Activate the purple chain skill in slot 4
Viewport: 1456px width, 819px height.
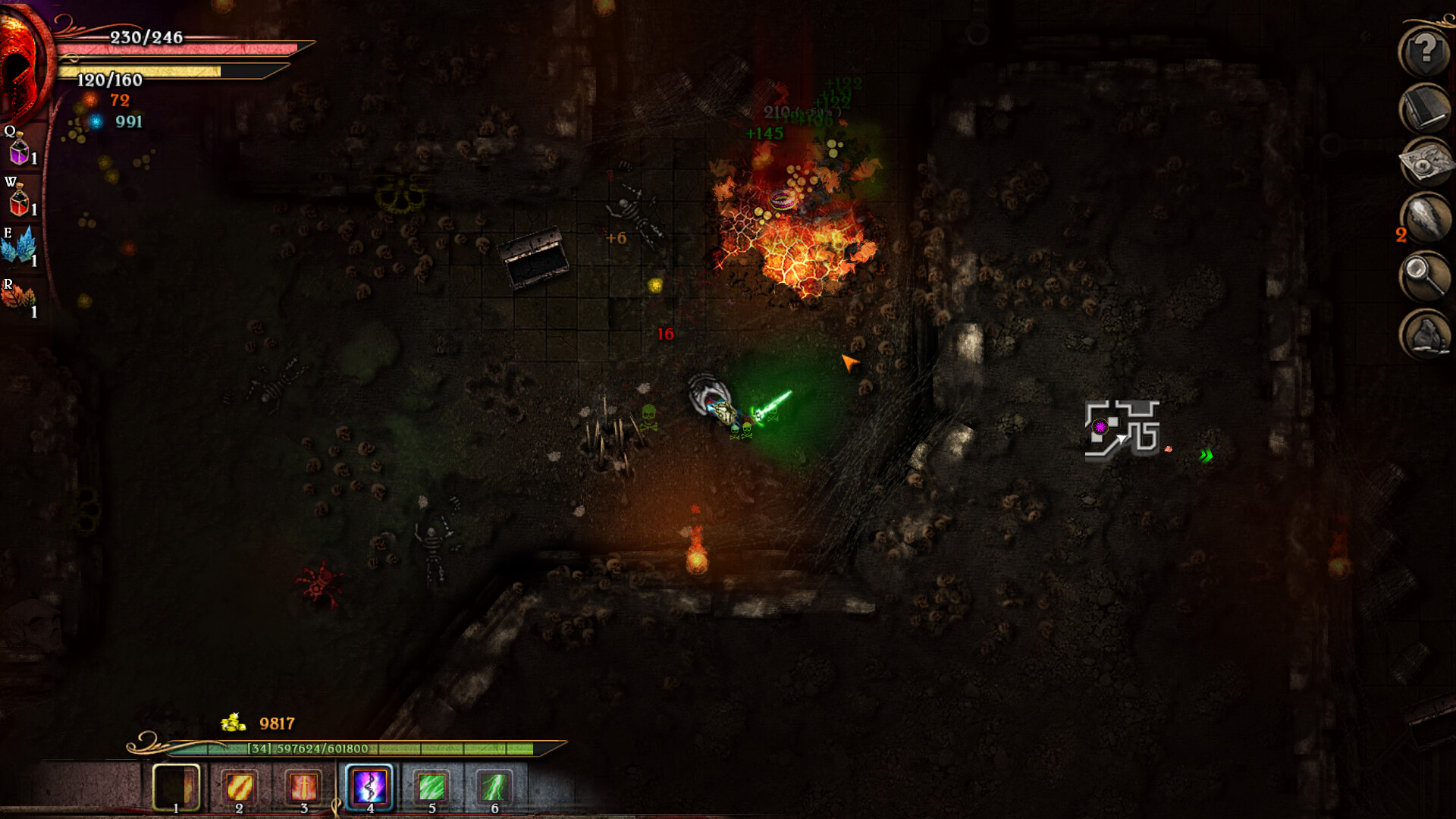[369, 787]
